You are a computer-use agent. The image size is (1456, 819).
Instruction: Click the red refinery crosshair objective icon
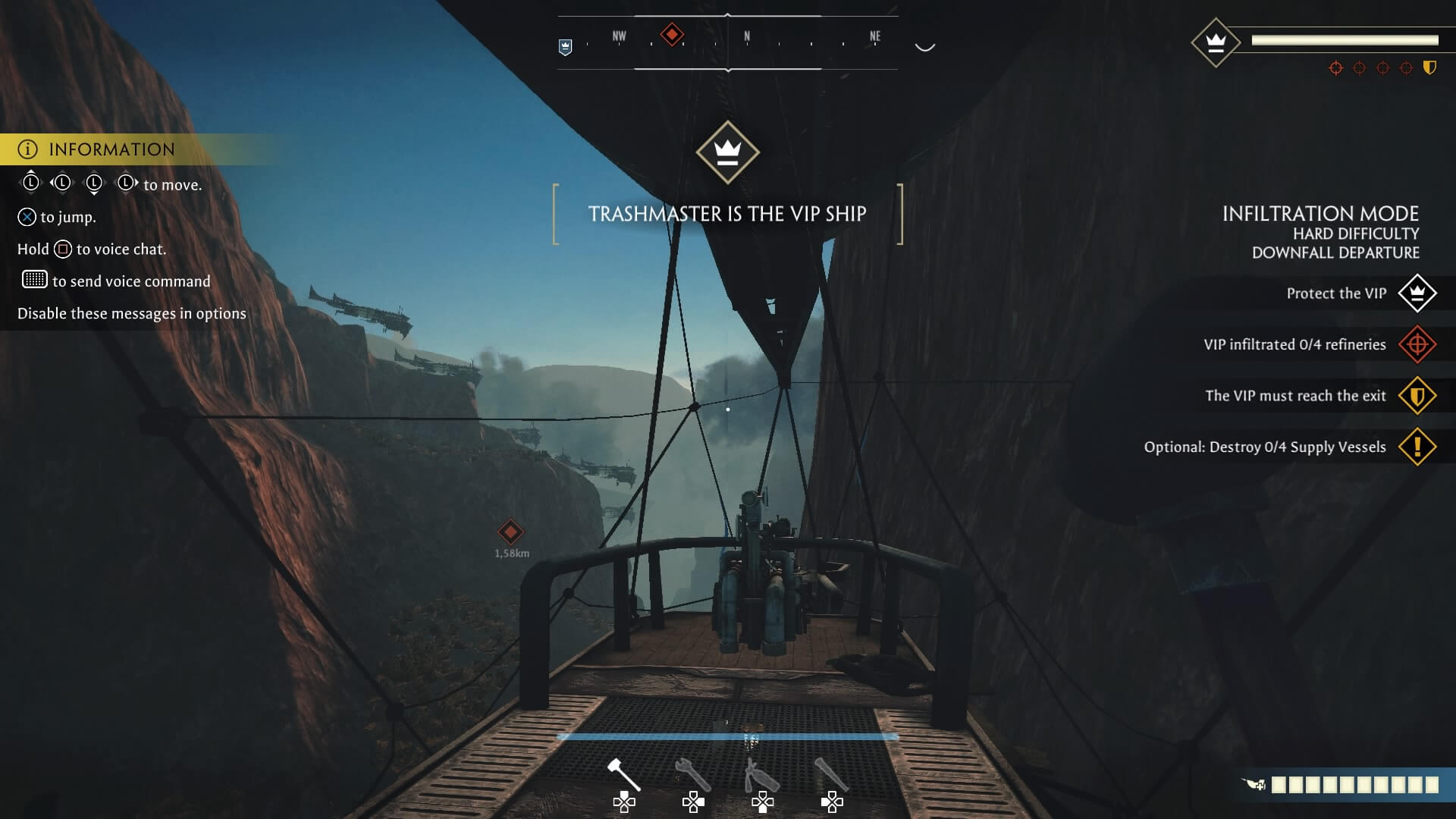tap(1417, 344)
